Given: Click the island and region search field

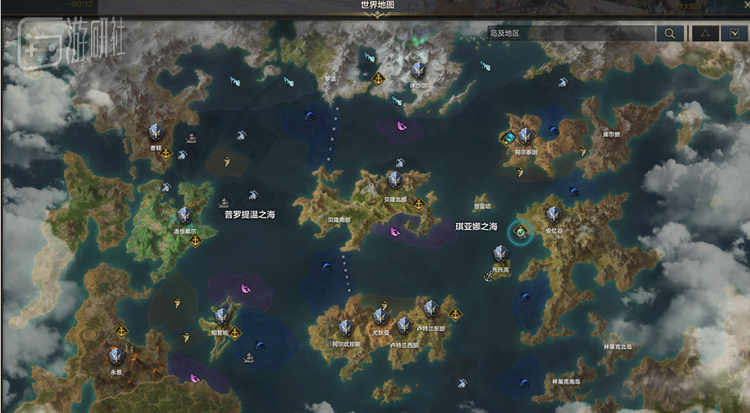Looking at the screenshot, I should (x=570, y=33).
